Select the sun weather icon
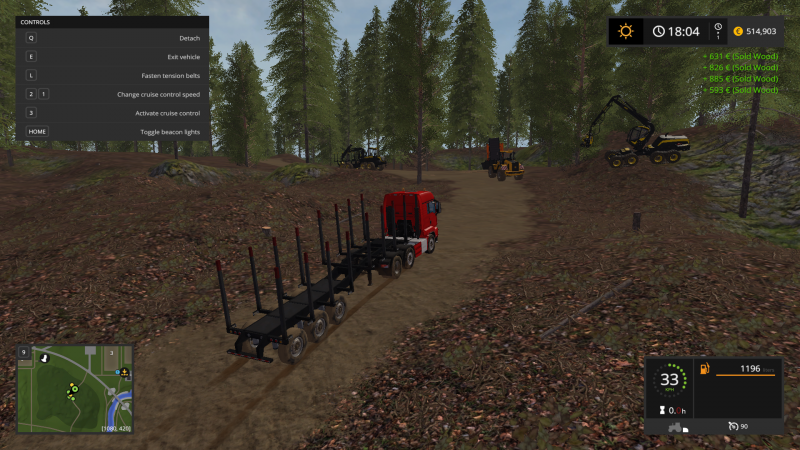 626,31
